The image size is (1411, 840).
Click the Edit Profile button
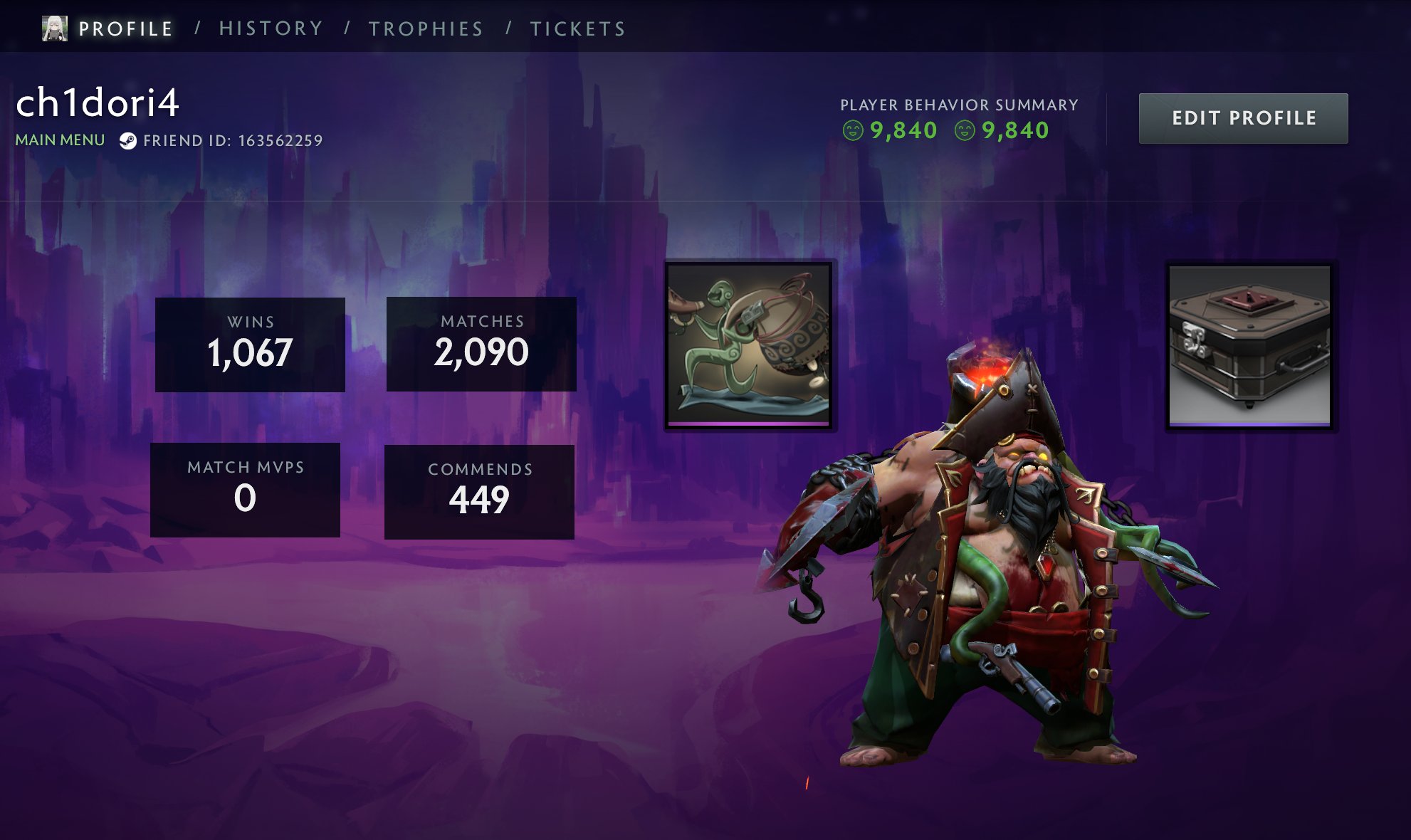(1243, 118)
